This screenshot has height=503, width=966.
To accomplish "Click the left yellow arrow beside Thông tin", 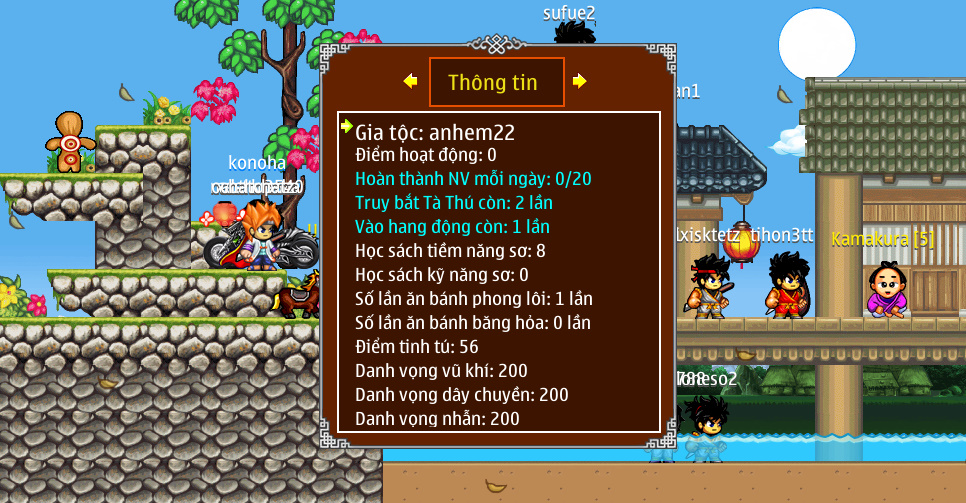I will tap(410, 81).
